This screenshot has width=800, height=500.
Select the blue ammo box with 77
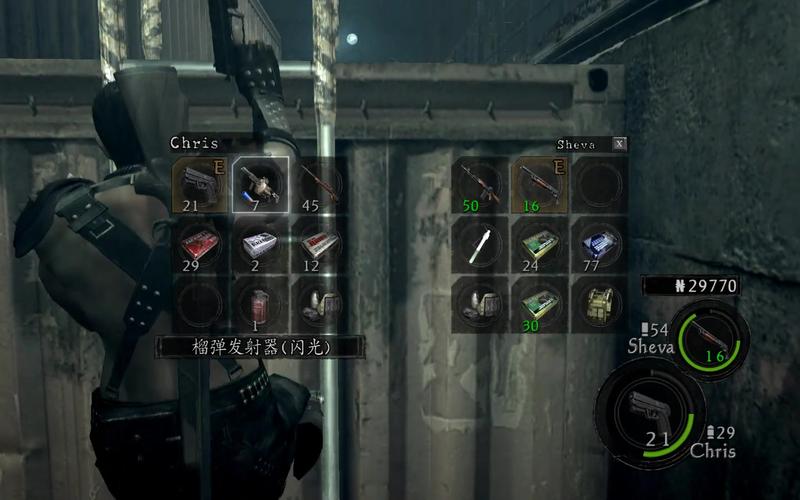(599, 245)
